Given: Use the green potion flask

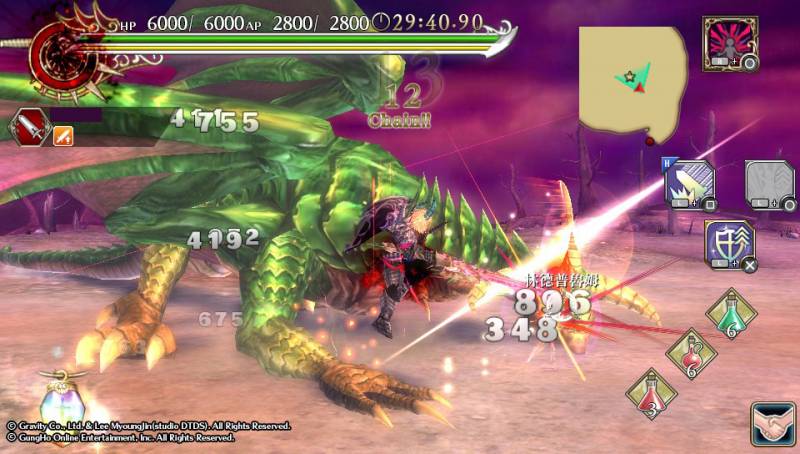Looking at the screenshot, I should (x=731, y=314).
